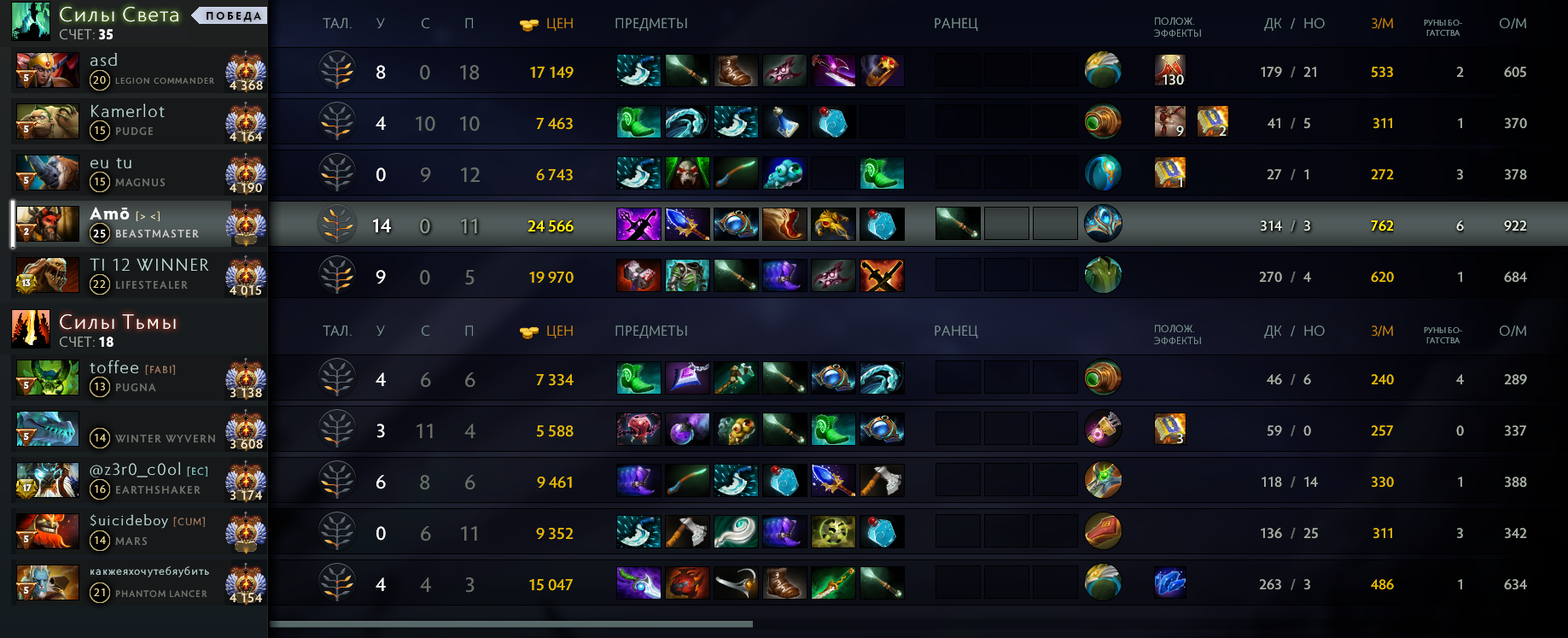The image size is (1568, 638).
Task: Inspect Legion Commander's brown boots item
Action: (x=735, y=71)
